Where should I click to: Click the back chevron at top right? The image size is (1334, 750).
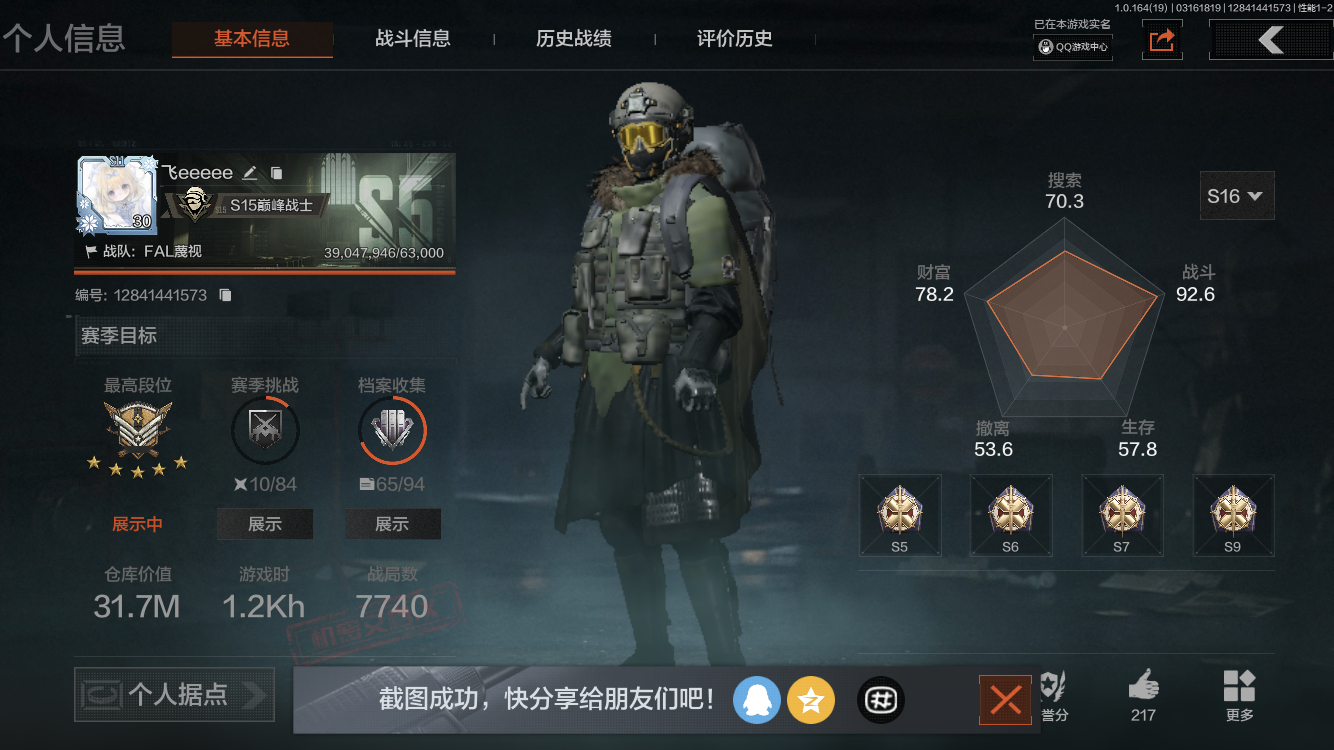point(1270,39)
